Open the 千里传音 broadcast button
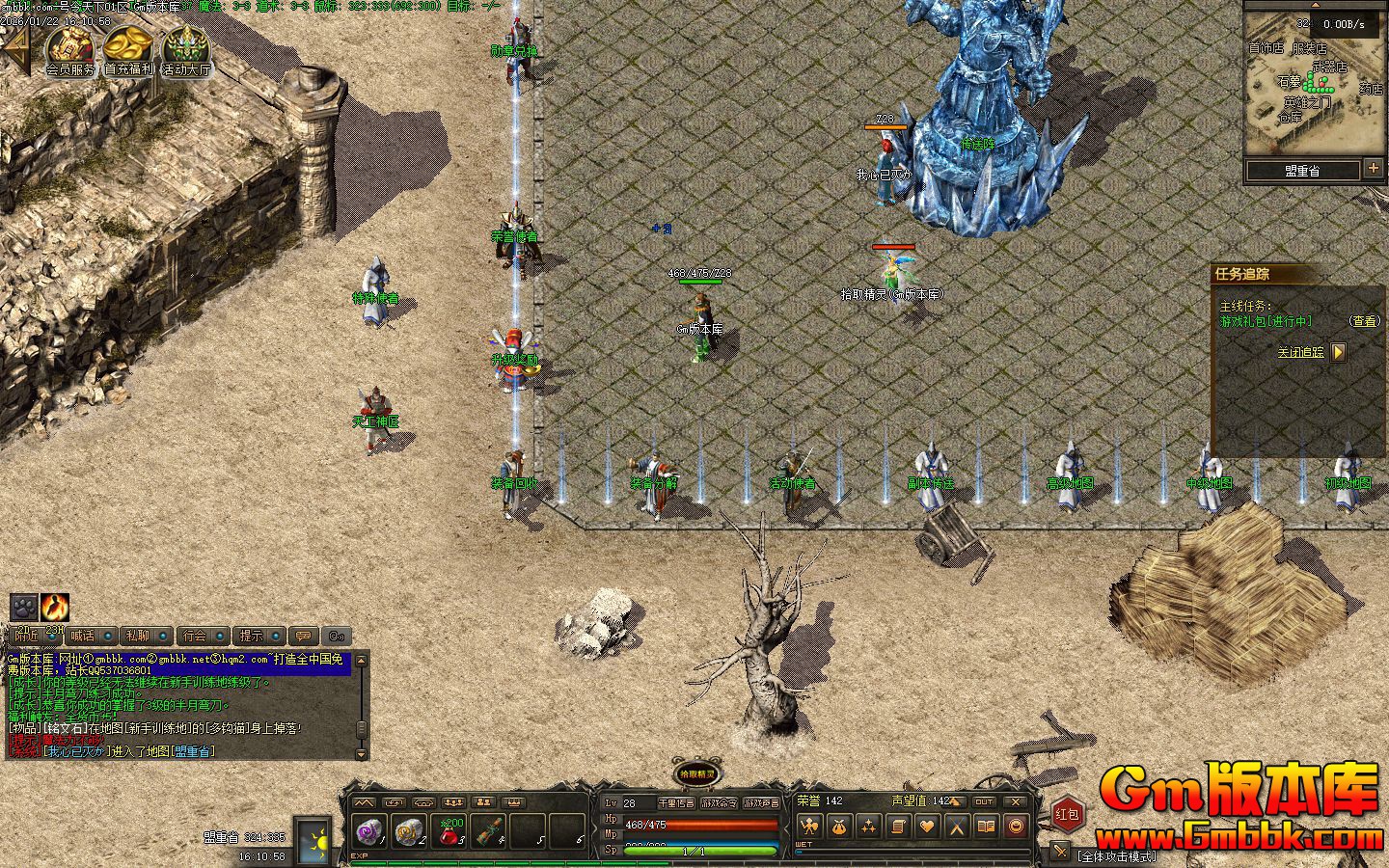Image resolution: width=1389 pixels, height=868 pixels. [x=675, y=802]
